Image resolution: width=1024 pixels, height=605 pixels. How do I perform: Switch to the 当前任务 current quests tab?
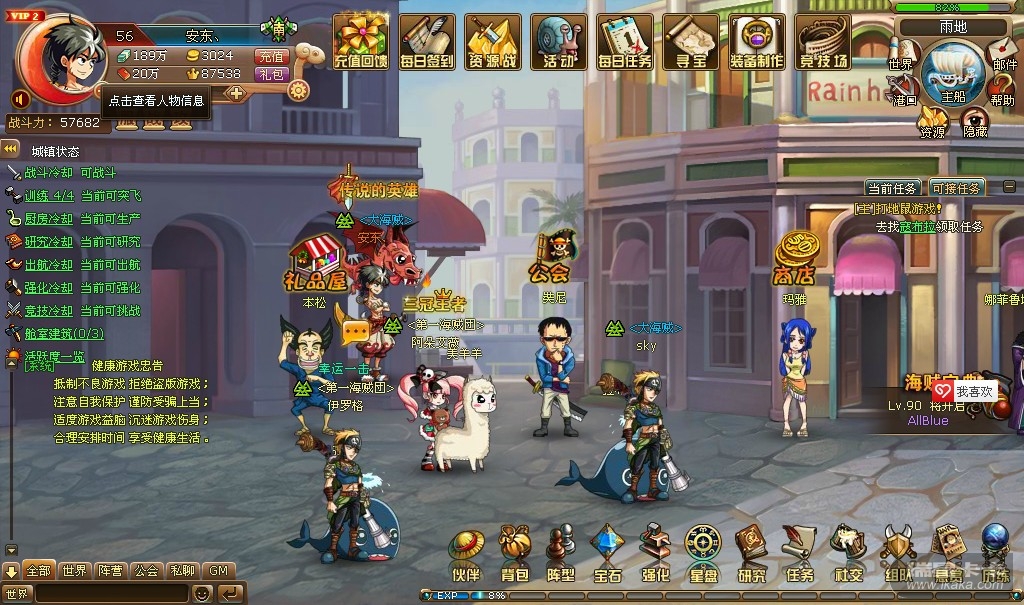point(892,188)
